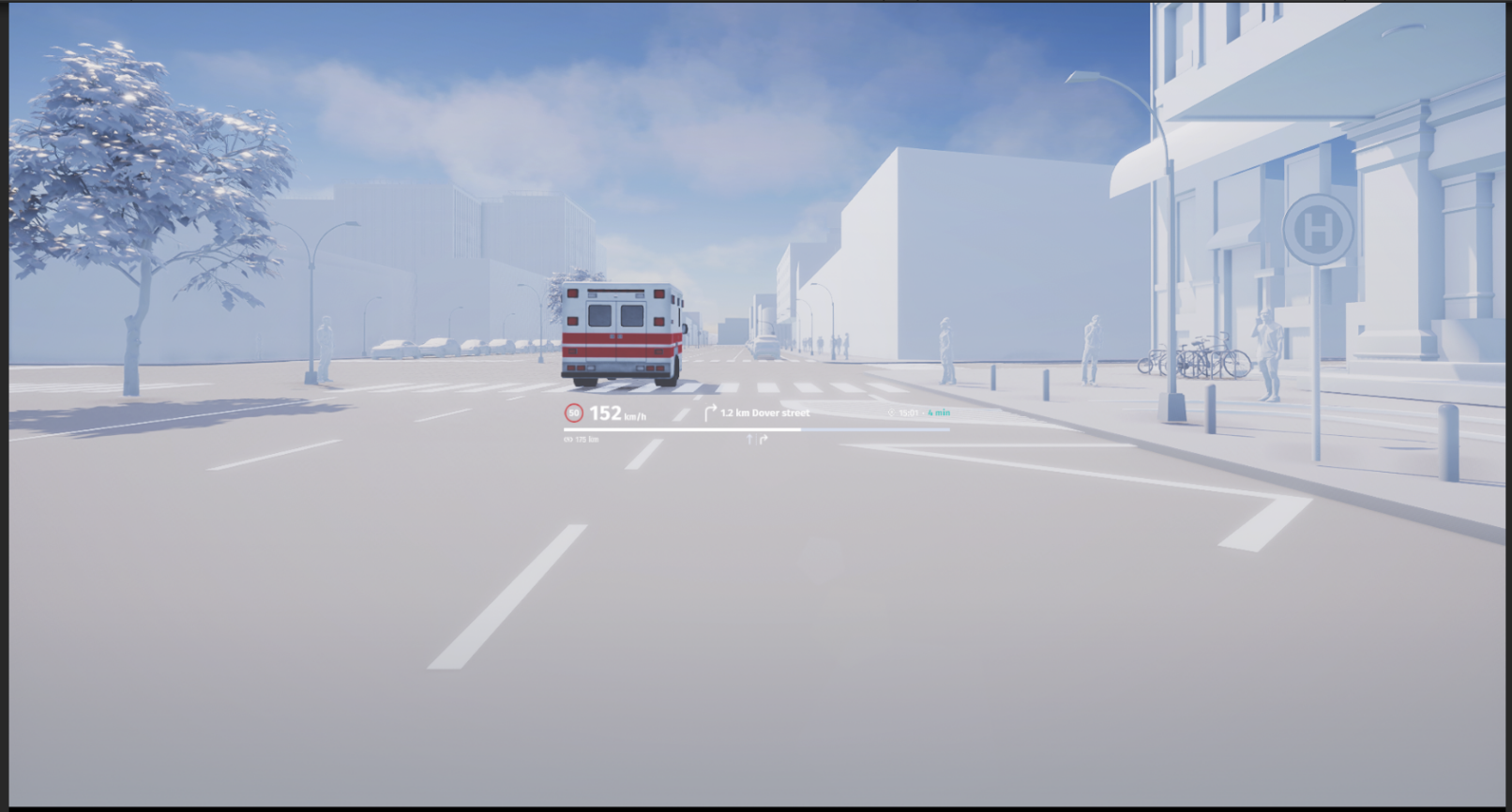Click the pin icon before the arrival time
The image size is (1512, 812).
tap(892, 413)
